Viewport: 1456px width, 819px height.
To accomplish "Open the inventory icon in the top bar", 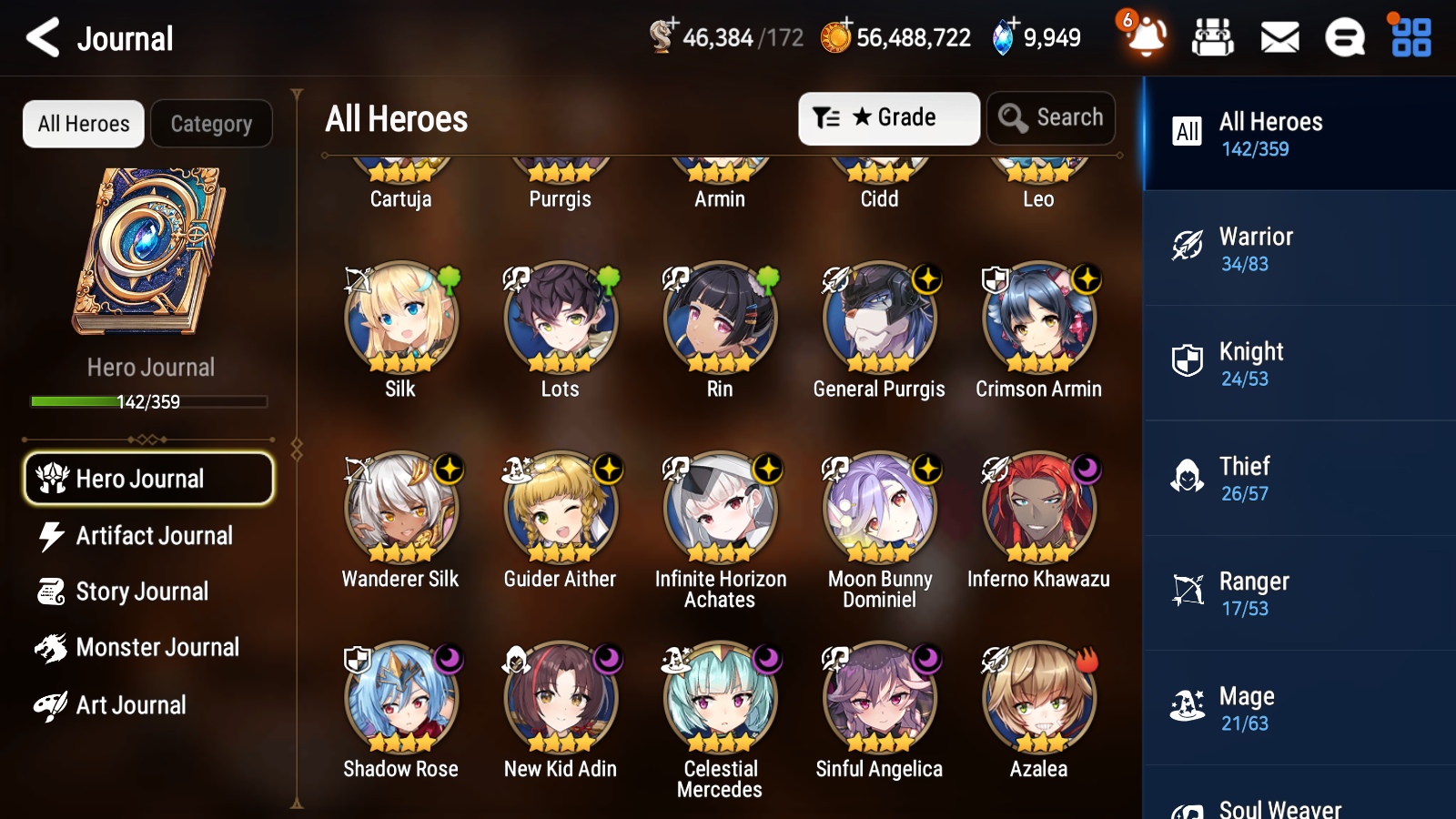I will 1213,37.
